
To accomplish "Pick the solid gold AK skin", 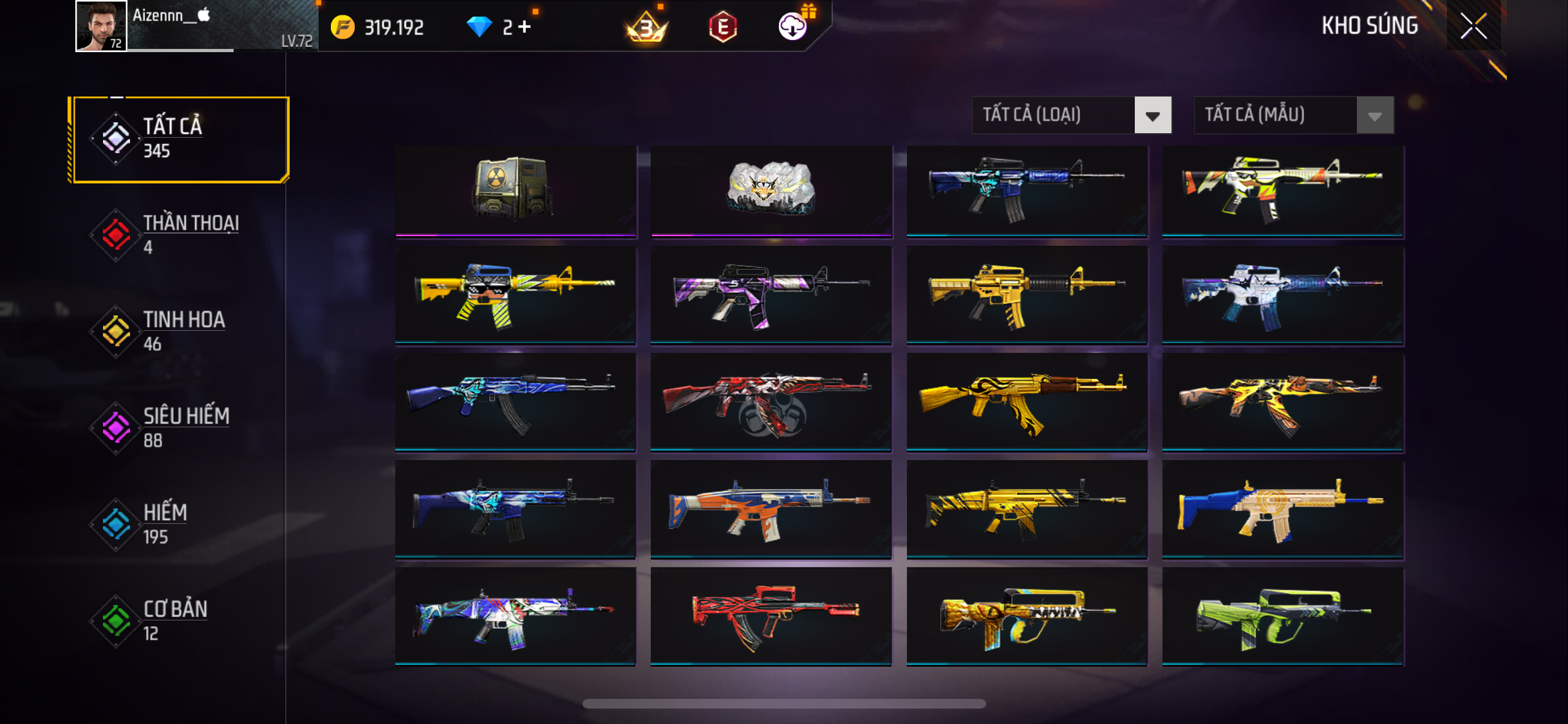I will point(1026,402).
